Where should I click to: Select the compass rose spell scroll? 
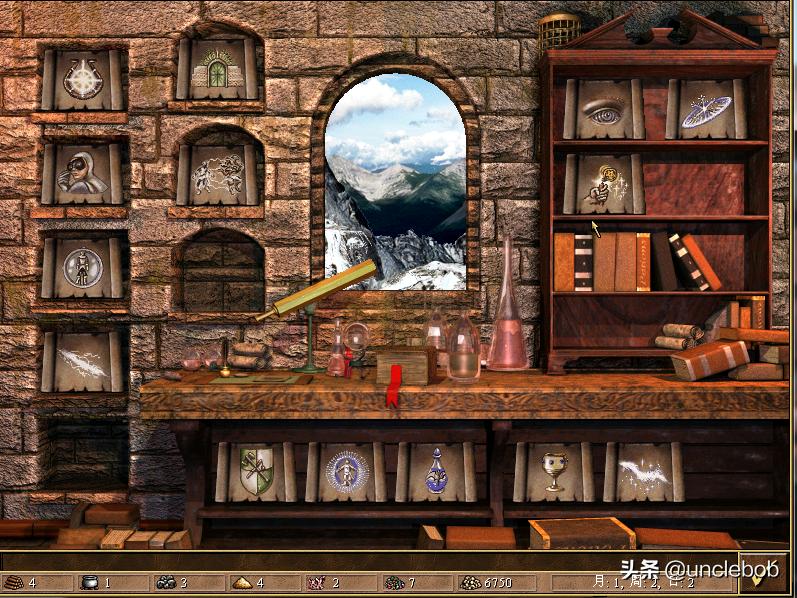pyautogui.click(x=83, y=78)
